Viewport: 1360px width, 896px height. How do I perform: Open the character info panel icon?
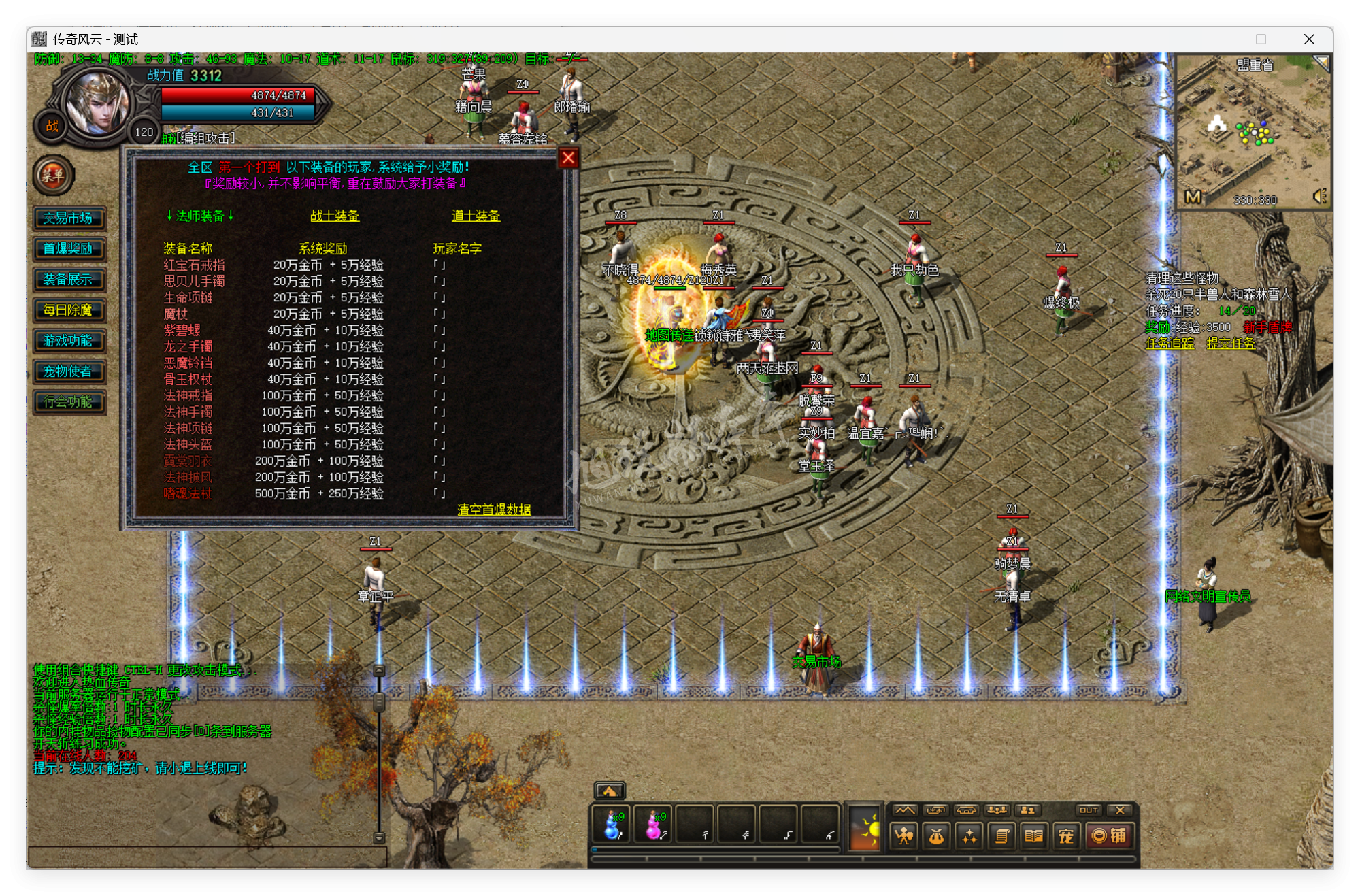(903, 835)
